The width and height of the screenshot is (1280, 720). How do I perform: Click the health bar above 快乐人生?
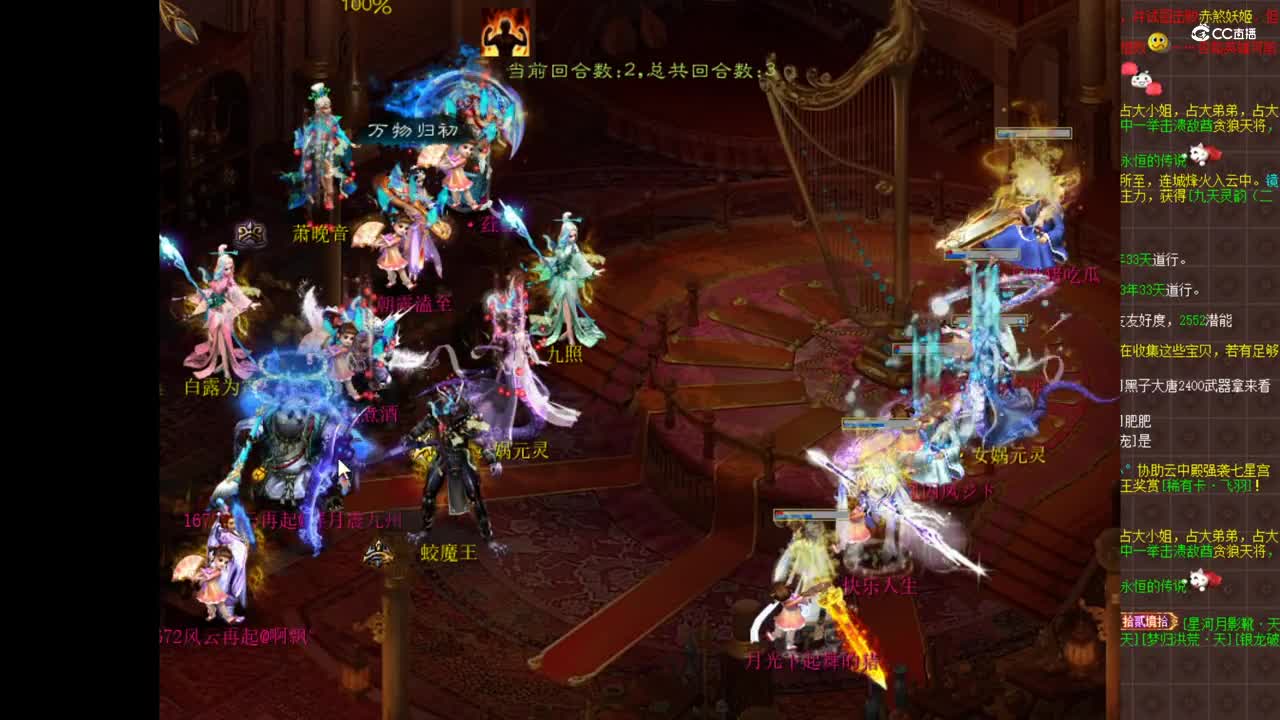(807, 513)
